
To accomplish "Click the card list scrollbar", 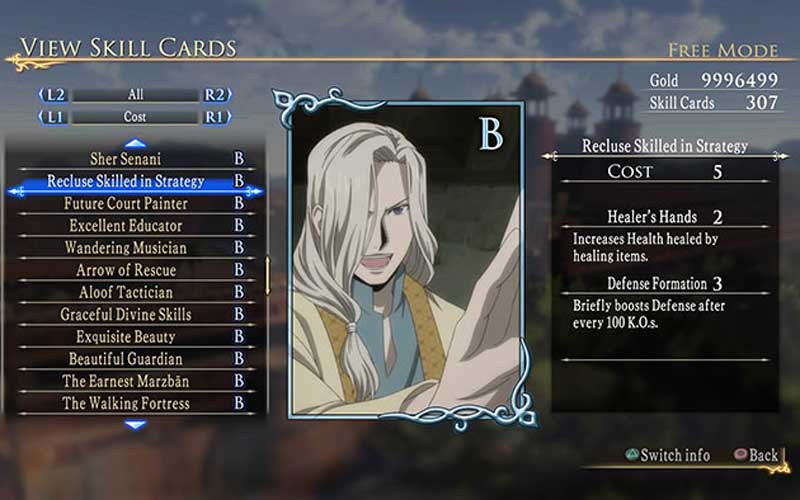I will [x=267, y=275].
